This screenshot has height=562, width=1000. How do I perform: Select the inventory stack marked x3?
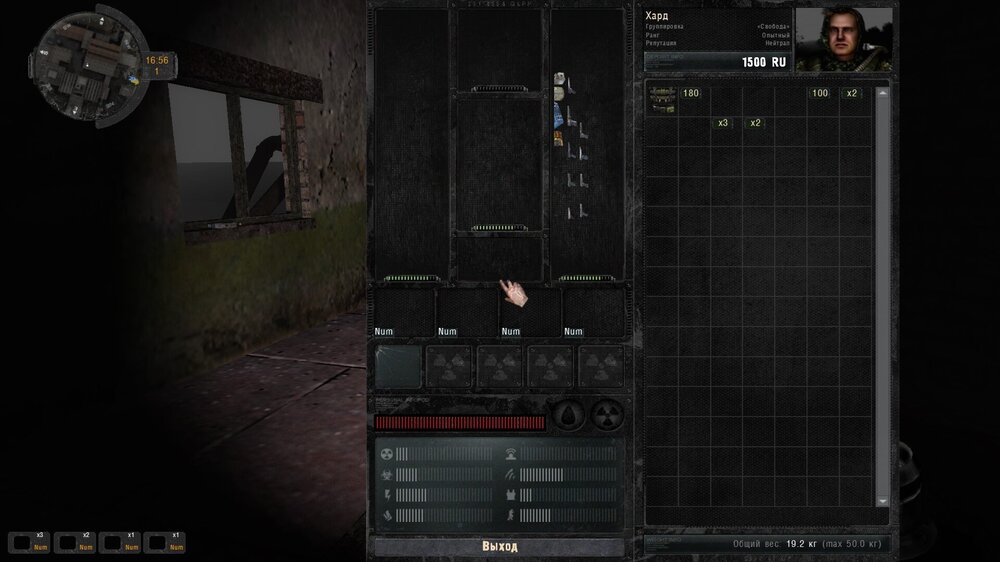pos(722,123)
